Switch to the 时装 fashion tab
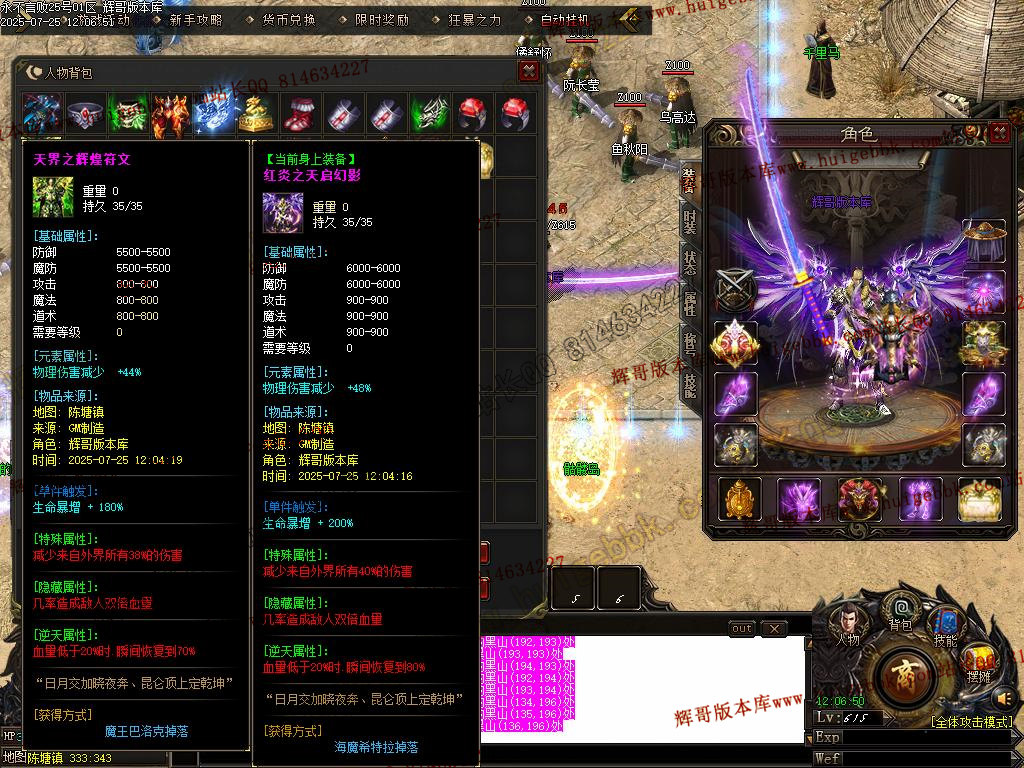This screenshot has width=1024, height=768. pyautogui.click(x=690, y=222)
